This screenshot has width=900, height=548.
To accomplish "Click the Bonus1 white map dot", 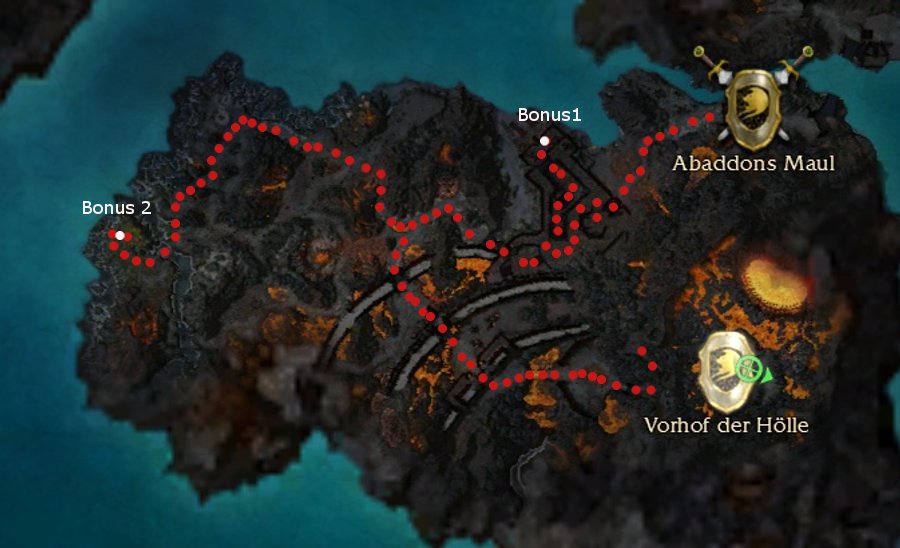I will pos(544,141).
